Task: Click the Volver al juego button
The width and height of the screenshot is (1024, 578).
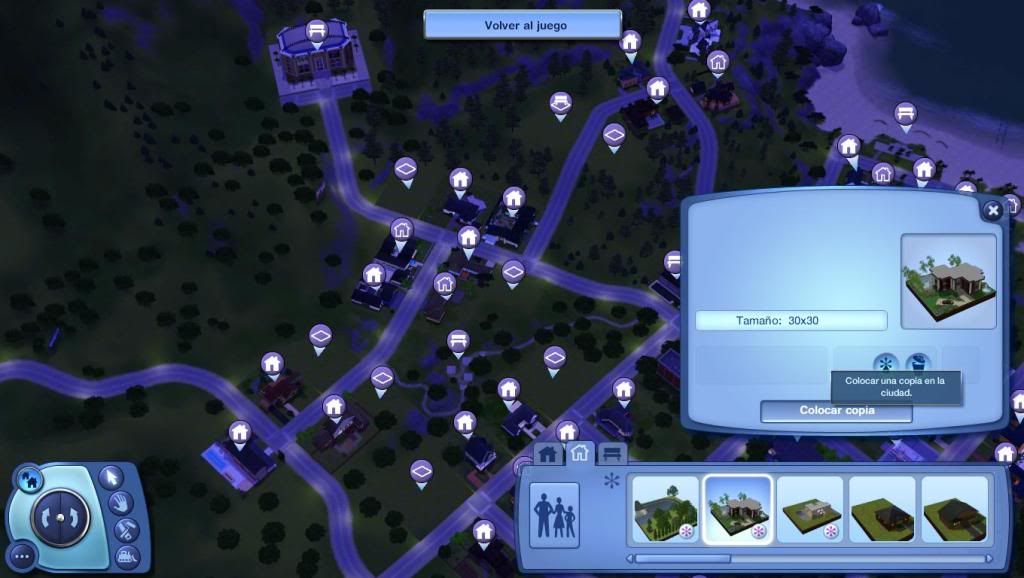Action: (x=523, y=25)
